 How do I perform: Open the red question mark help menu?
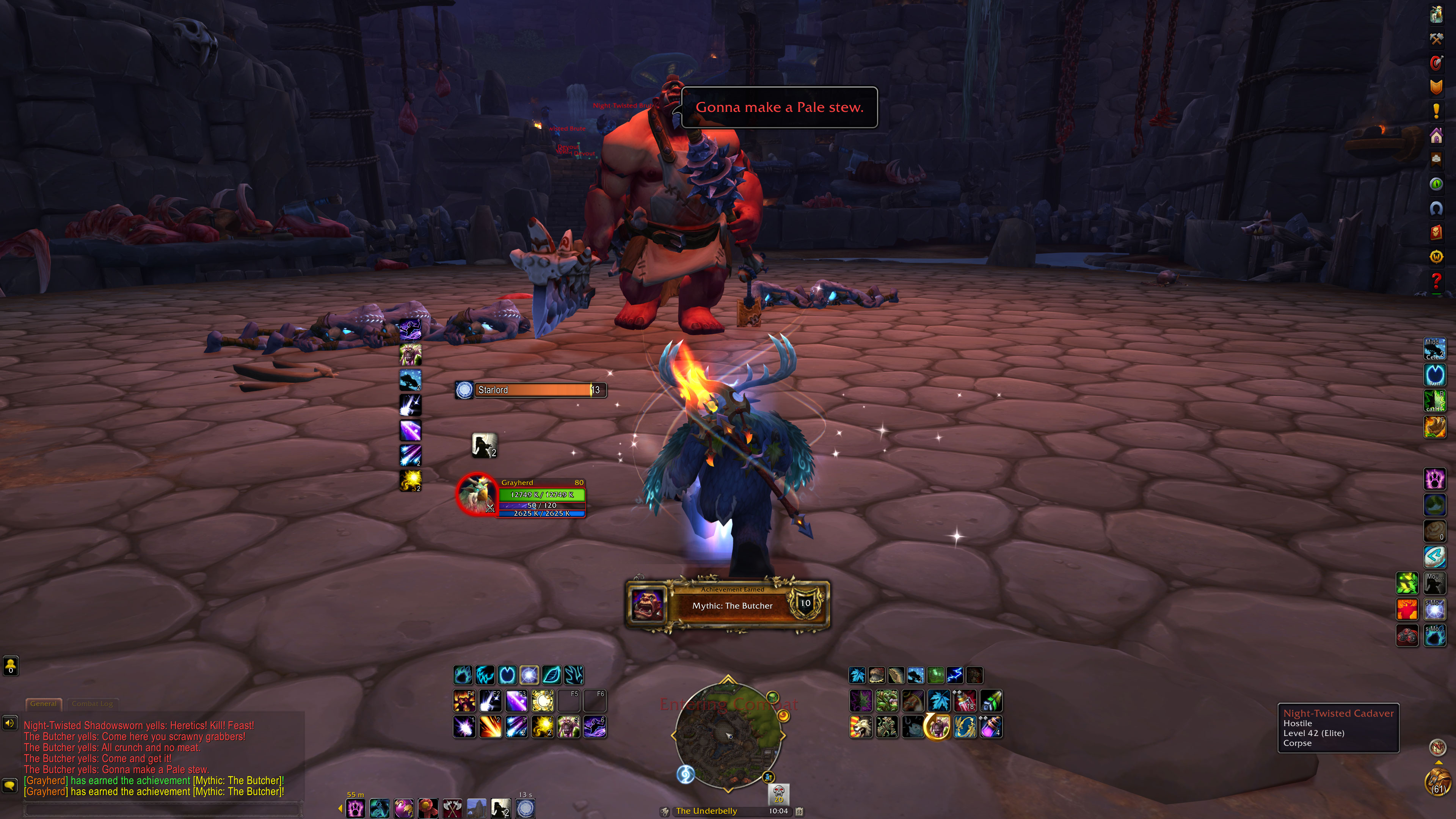(x=1436, y=280)
